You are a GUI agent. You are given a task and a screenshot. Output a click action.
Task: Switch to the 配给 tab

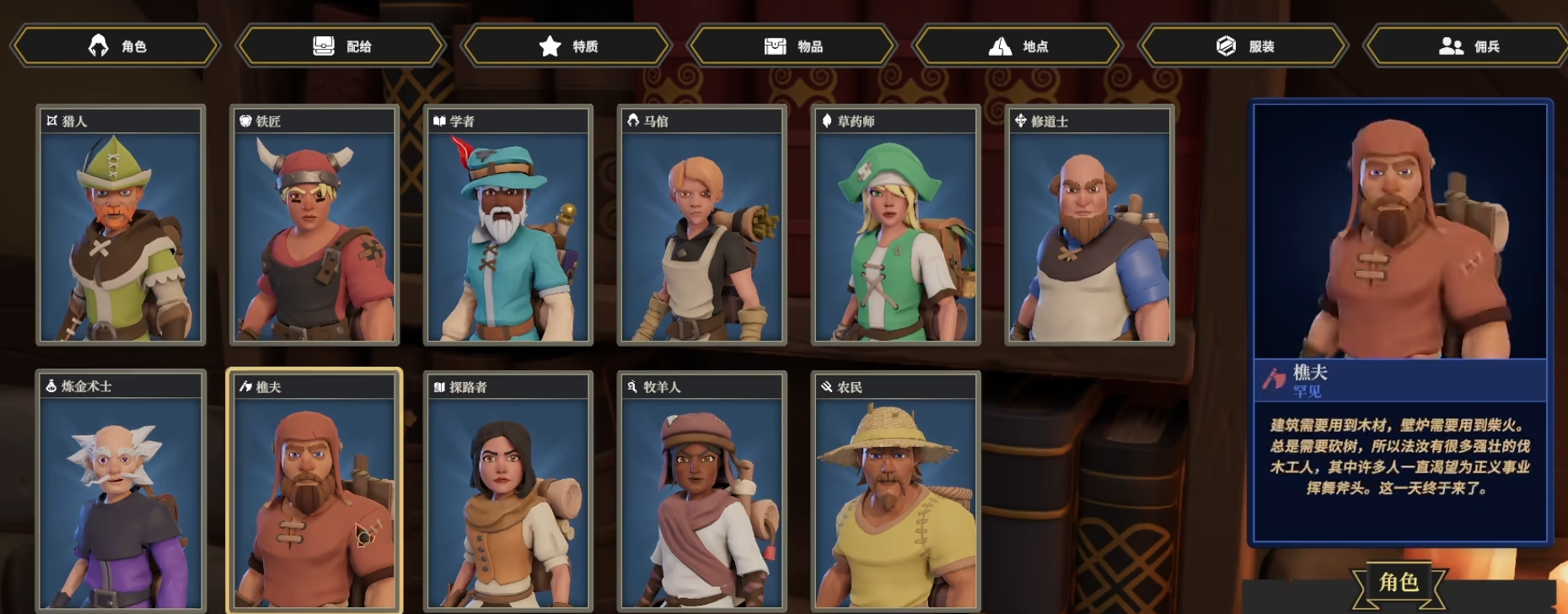(x=341, y=46)
